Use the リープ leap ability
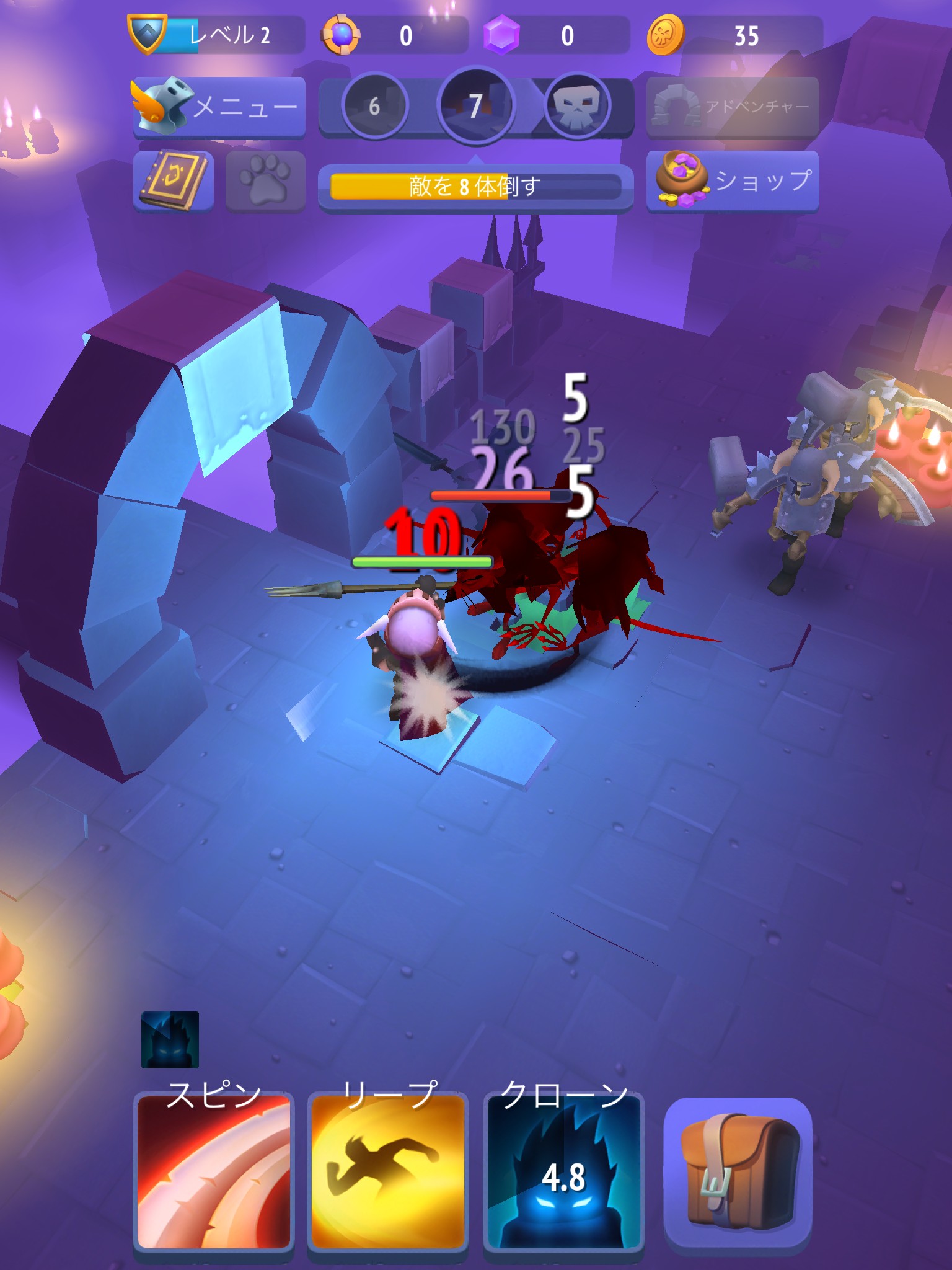The height and width of the screenshot is (1270, 952). point(388,1172)
